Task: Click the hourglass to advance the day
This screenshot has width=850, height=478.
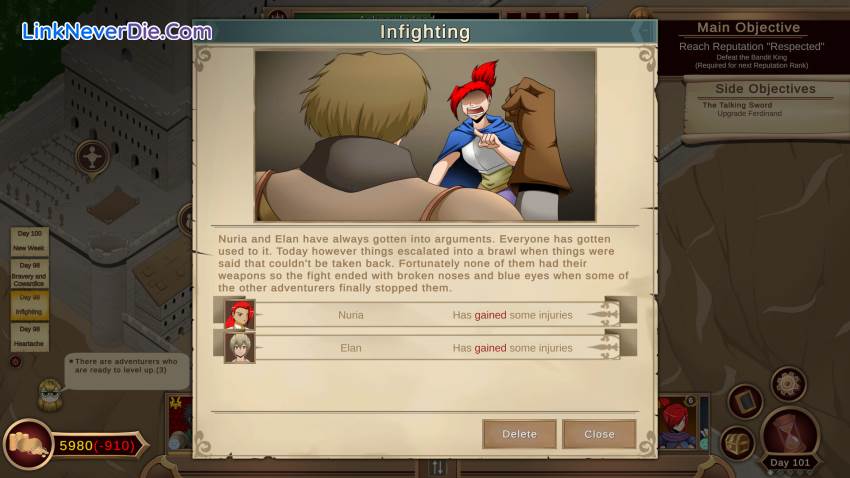Action: [x=791, y=432]
